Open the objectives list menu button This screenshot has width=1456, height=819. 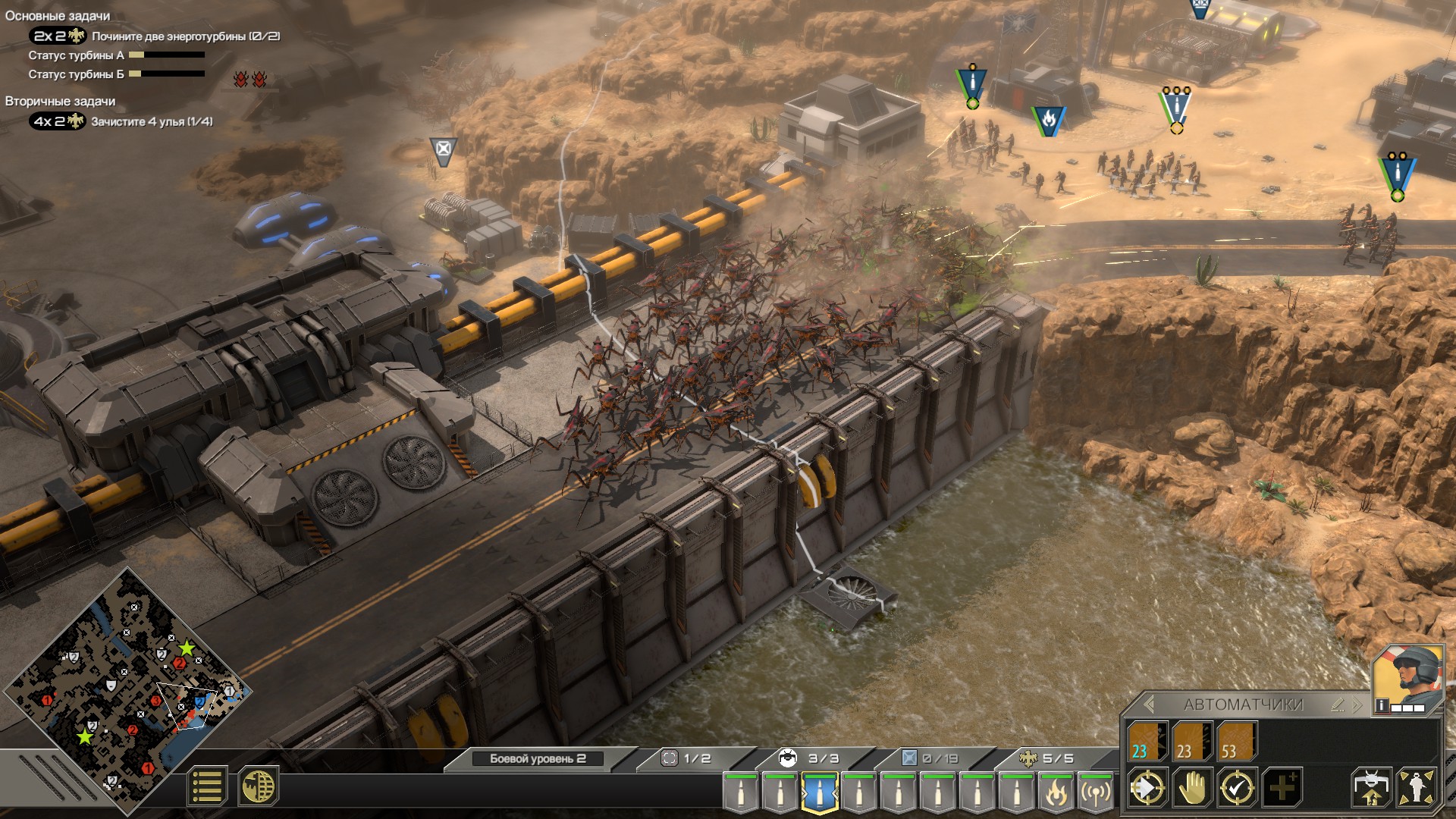tap(206, 786)
